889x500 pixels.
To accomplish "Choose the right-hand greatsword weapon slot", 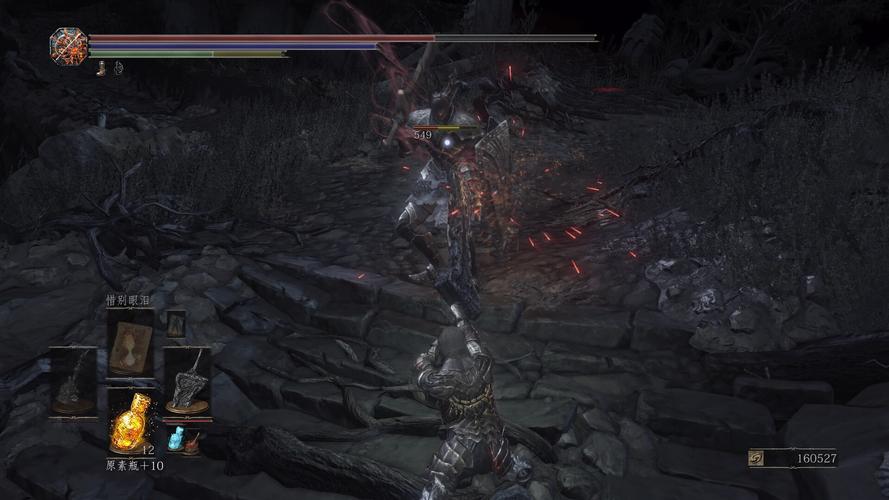I will (186, 382).
